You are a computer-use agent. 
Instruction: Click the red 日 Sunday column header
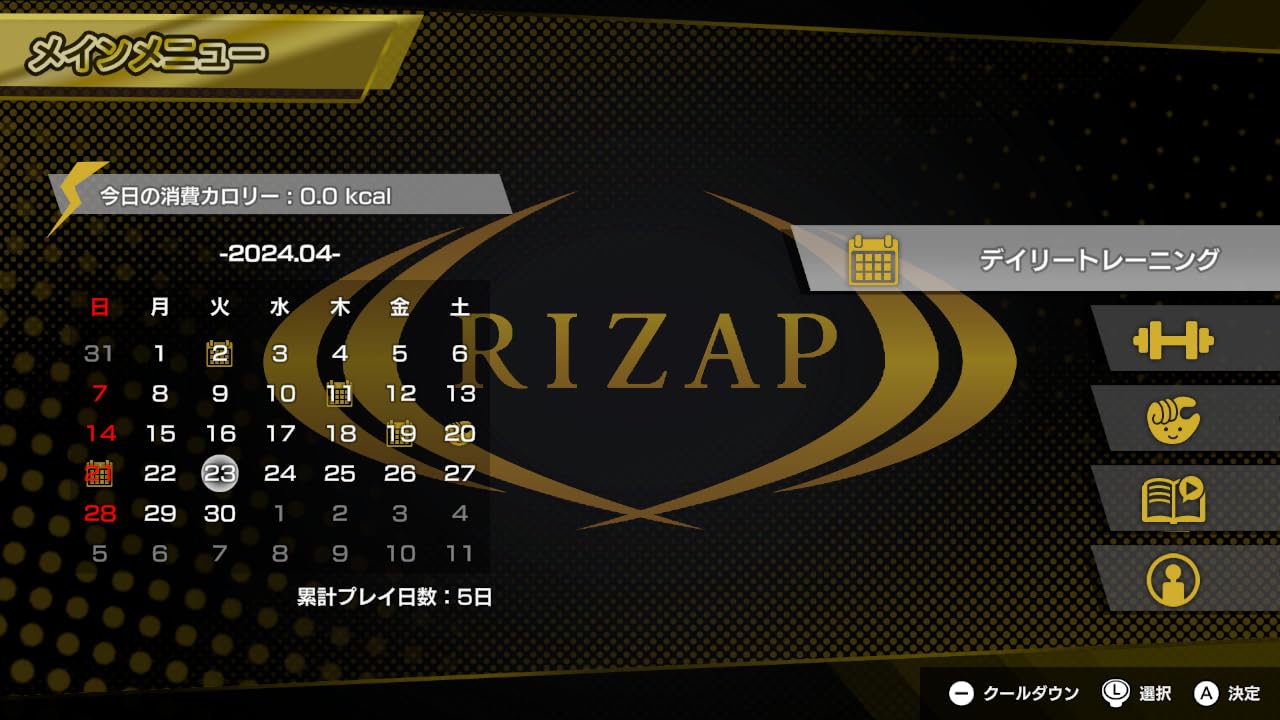98,308
